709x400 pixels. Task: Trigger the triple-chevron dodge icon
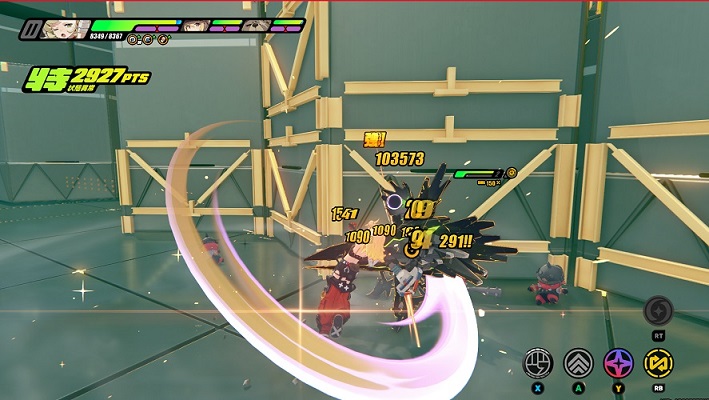[x=579, y=362]
